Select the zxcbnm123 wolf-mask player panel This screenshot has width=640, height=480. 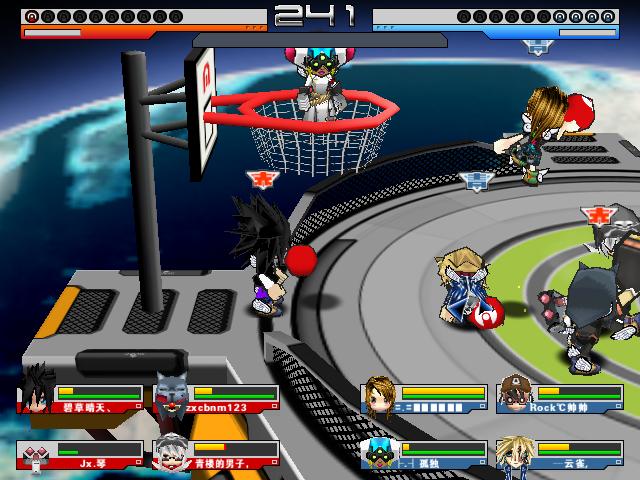(x=216, y=397)
